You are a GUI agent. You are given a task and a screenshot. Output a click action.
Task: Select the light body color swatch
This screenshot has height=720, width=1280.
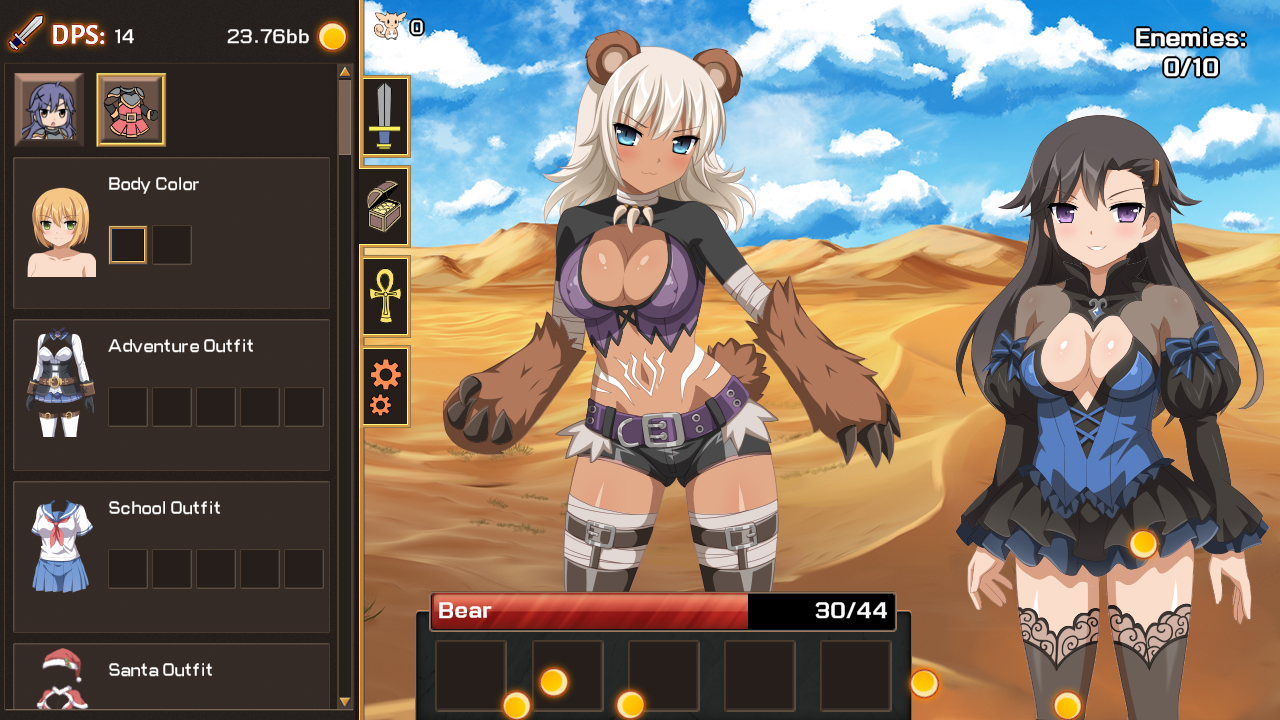pos(127,244)
